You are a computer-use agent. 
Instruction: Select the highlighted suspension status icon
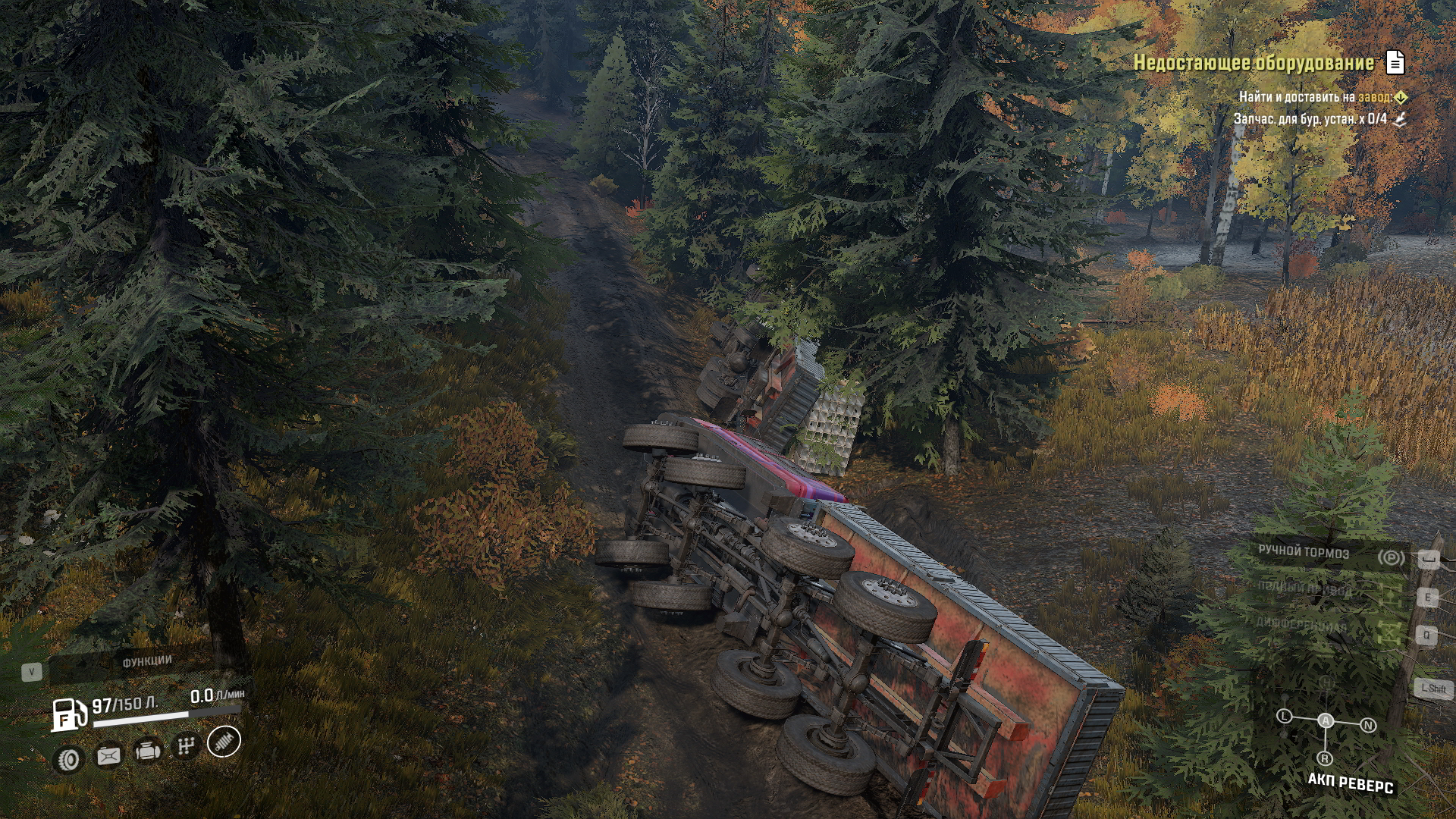click(x=224, y=742)
